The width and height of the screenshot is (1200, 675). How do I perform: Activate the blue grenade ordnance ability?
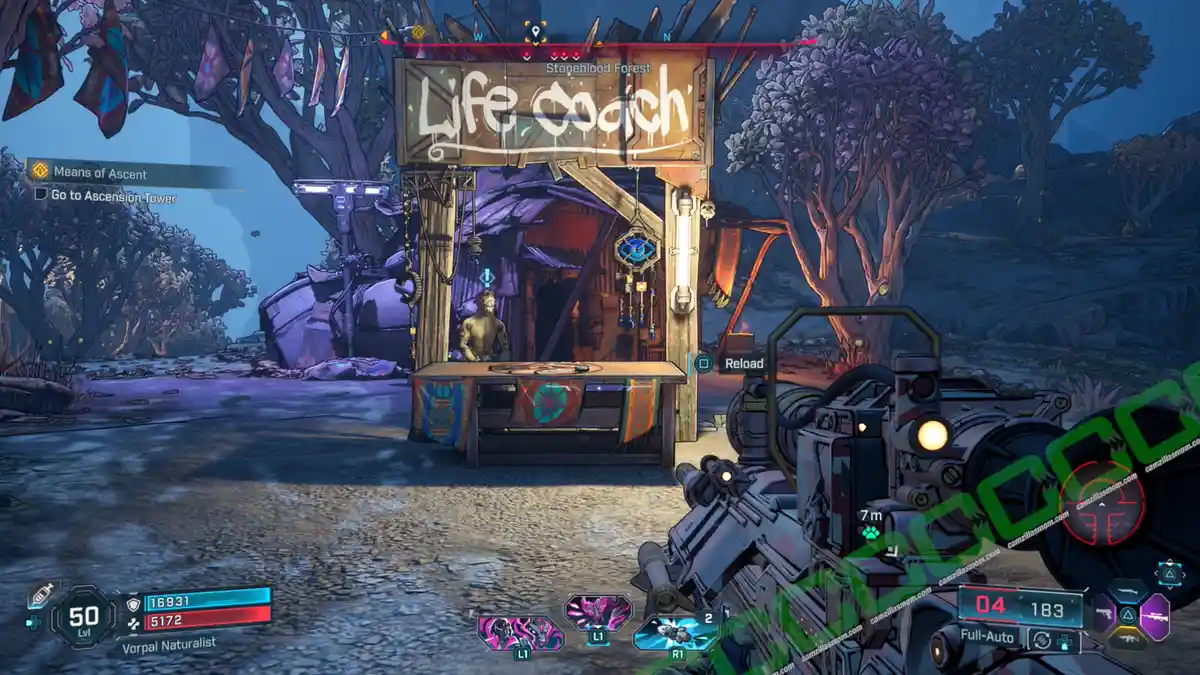[674, 632]
